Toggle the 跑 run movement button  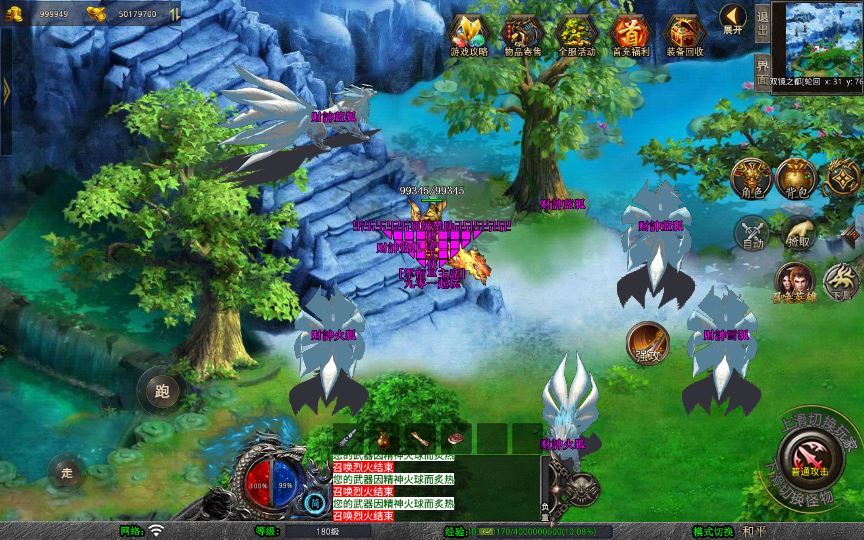click(x=160, y=390)
